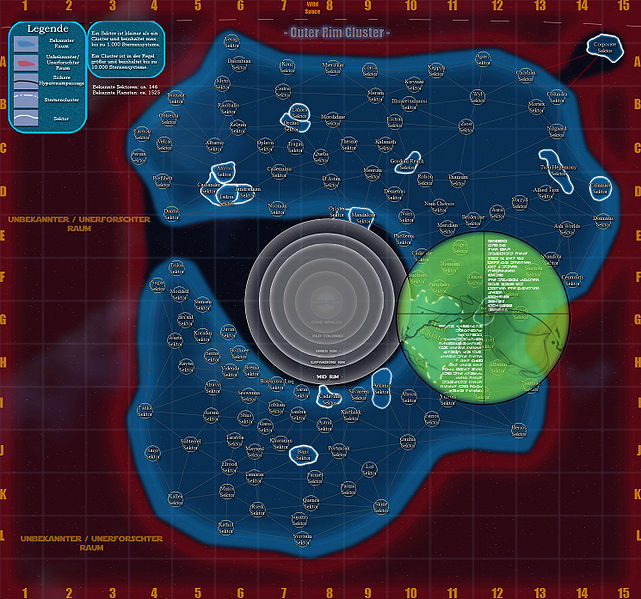Choose the Albarrio Sektor node
The width and height of the screenshot is (641, 599).
[215, 145]
